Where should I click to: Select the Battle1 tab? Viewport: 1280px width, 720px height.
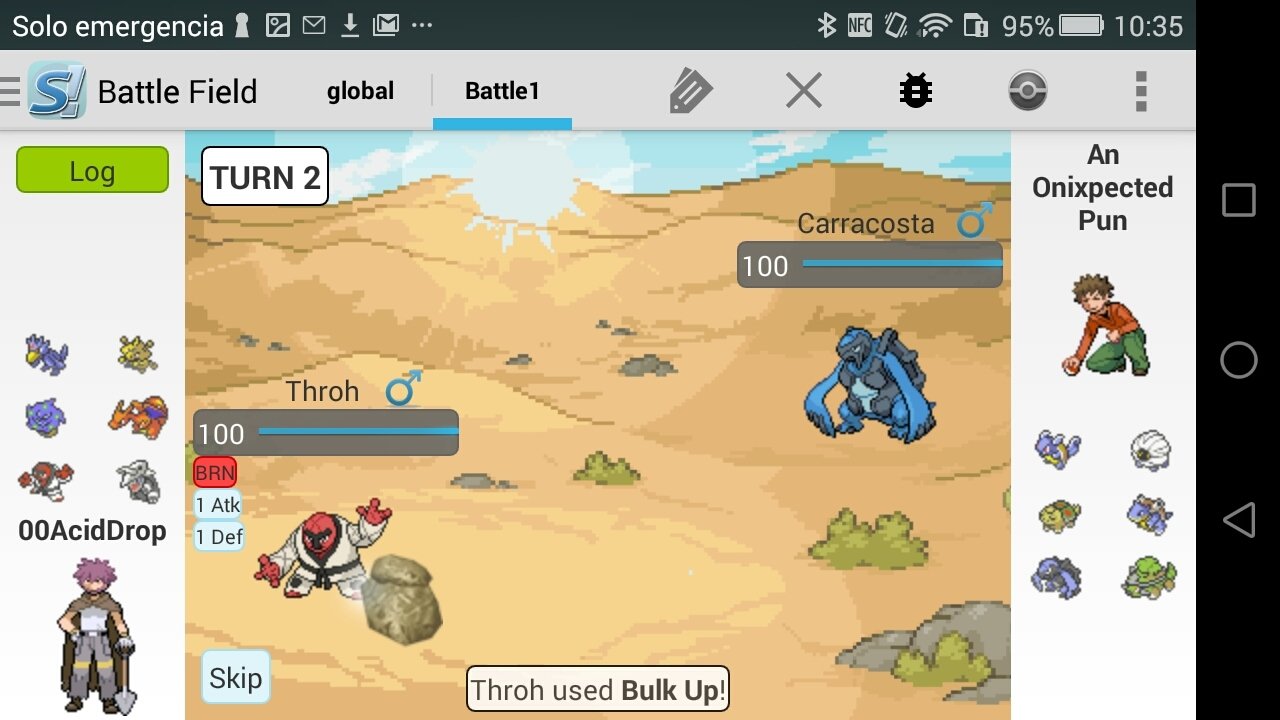[x=502, y=91]
